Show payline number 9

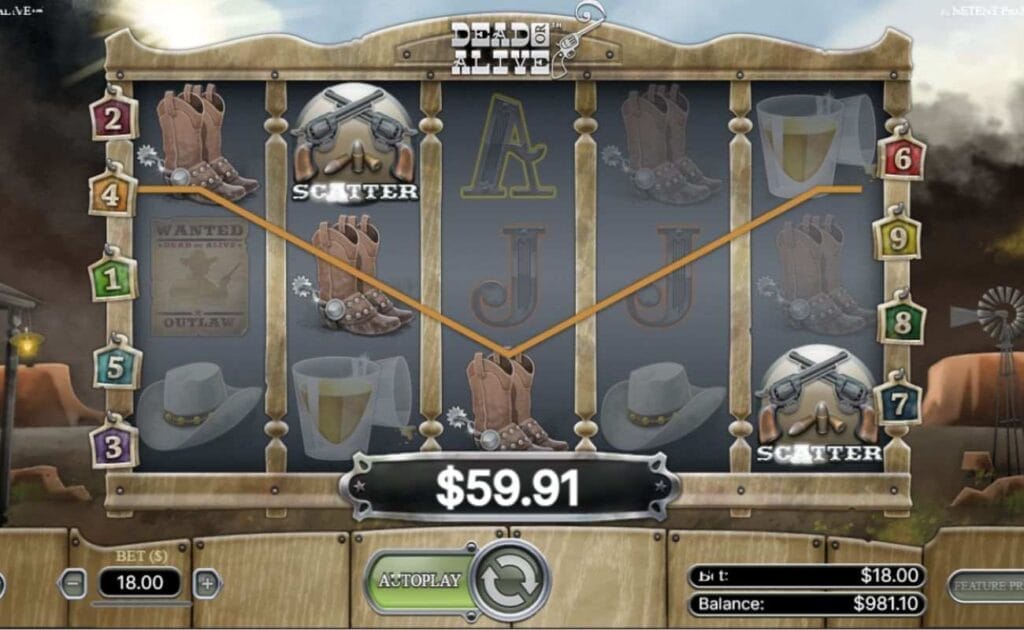pyautogui.click(x=896, y=238)
